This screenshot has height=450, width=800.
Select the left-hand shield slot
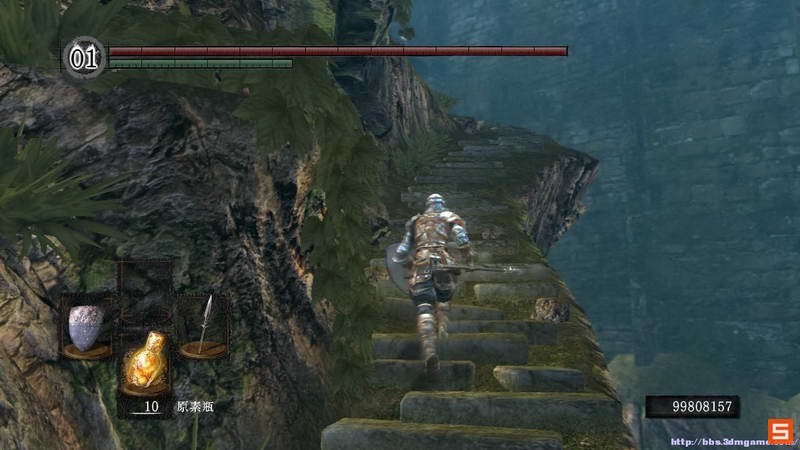pos(87,327)
